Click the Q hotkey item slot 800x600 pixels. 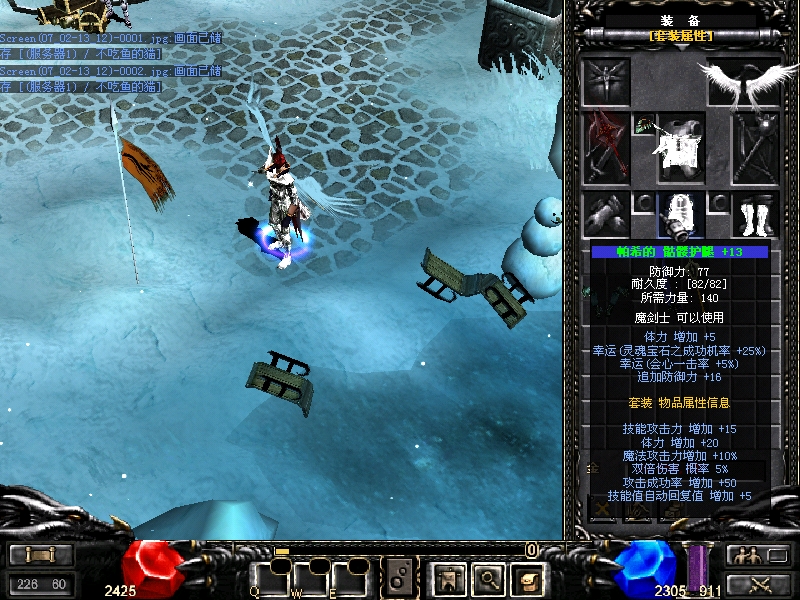tap(268, 577)
